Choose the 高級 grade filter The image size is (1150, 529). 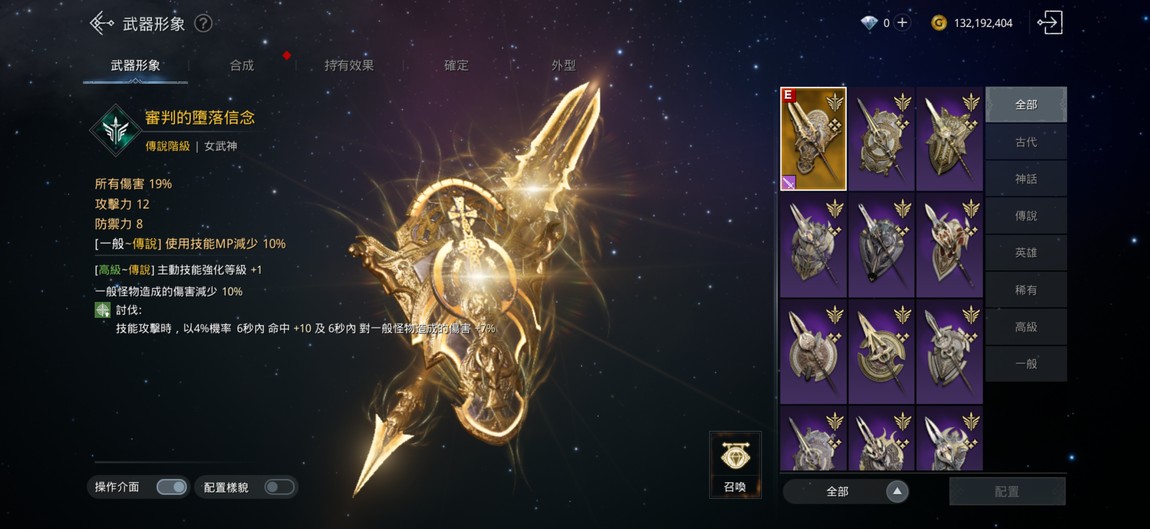pos(1026,327)
